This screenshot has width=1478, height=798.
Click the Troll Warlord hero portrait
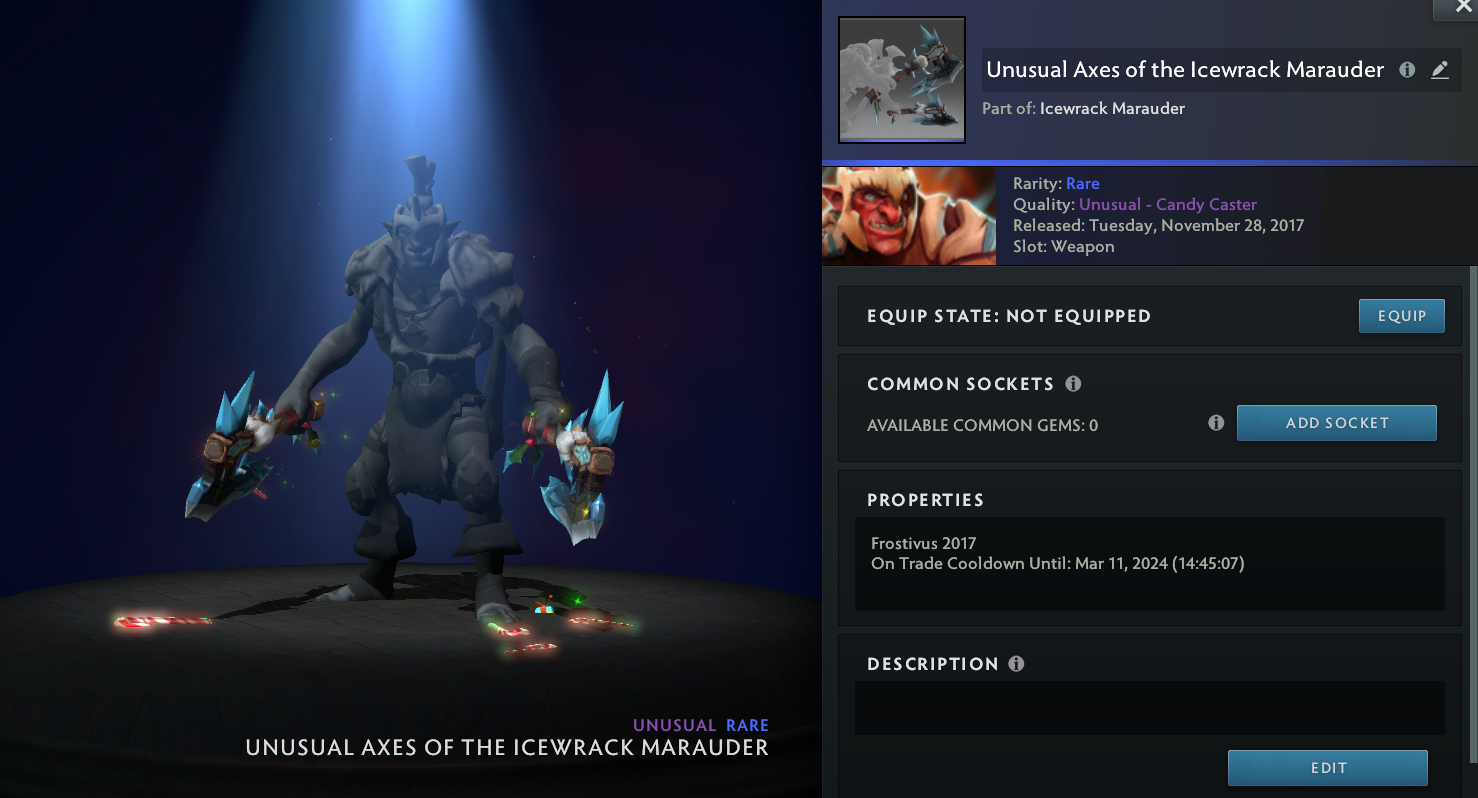click(908, 216)
